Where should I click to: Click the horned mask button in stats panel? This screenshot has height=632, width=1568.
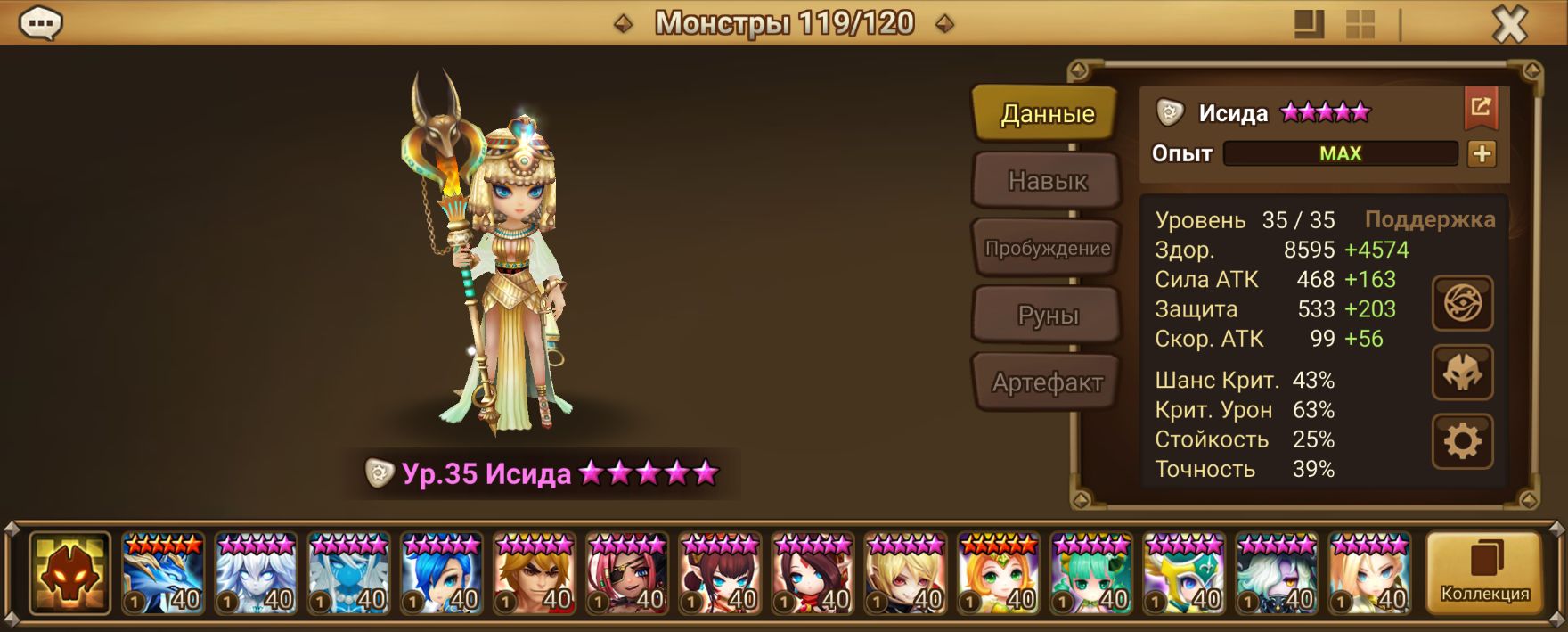click(x=1462, y=373)
